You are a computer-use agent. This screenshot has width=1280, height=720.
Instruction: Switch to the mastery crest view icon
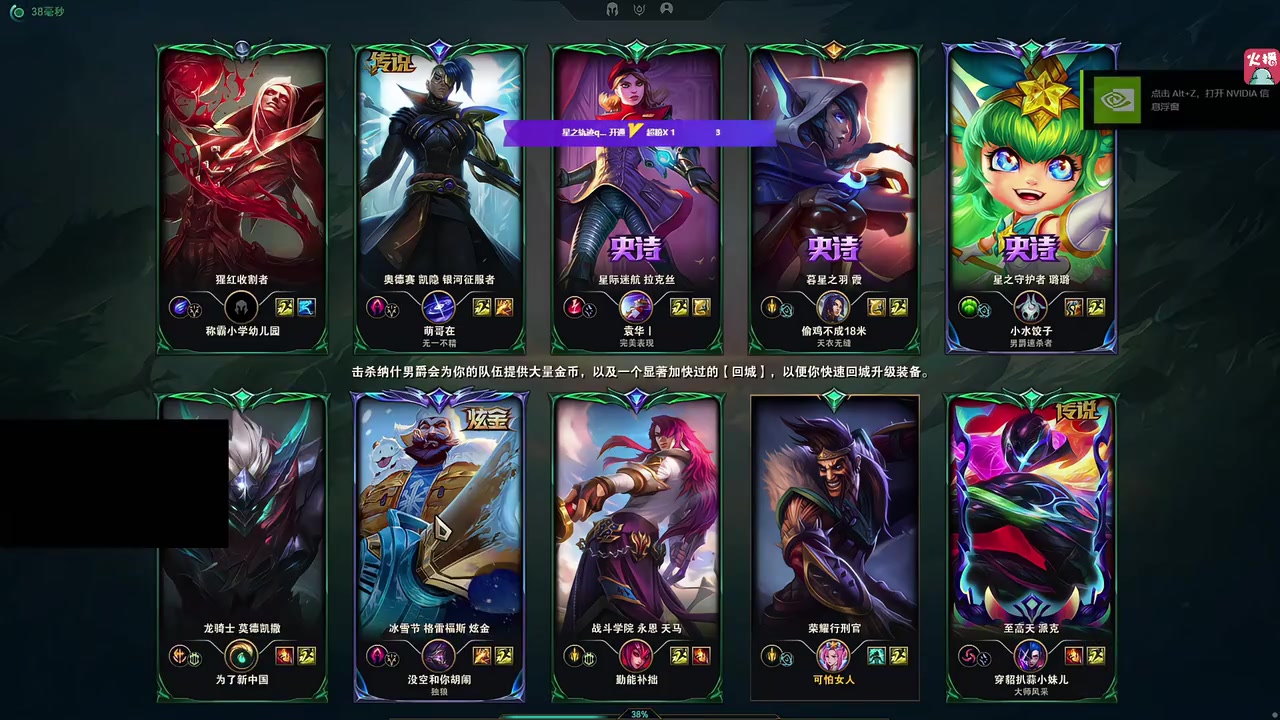pyautogui.click(x=639, y=9)
